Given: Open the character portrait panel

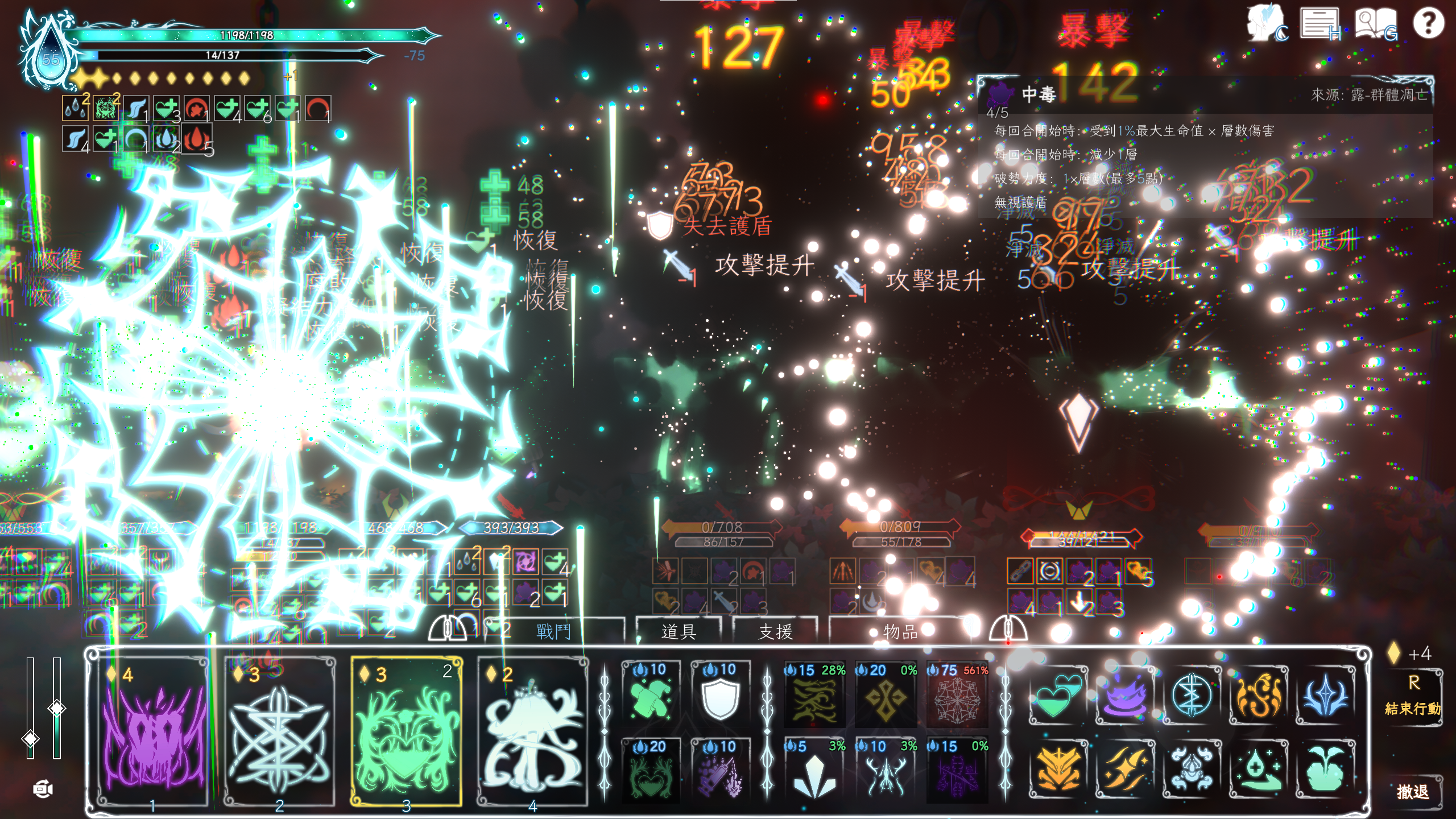Looking at the screenshot, I should 1266,24.
